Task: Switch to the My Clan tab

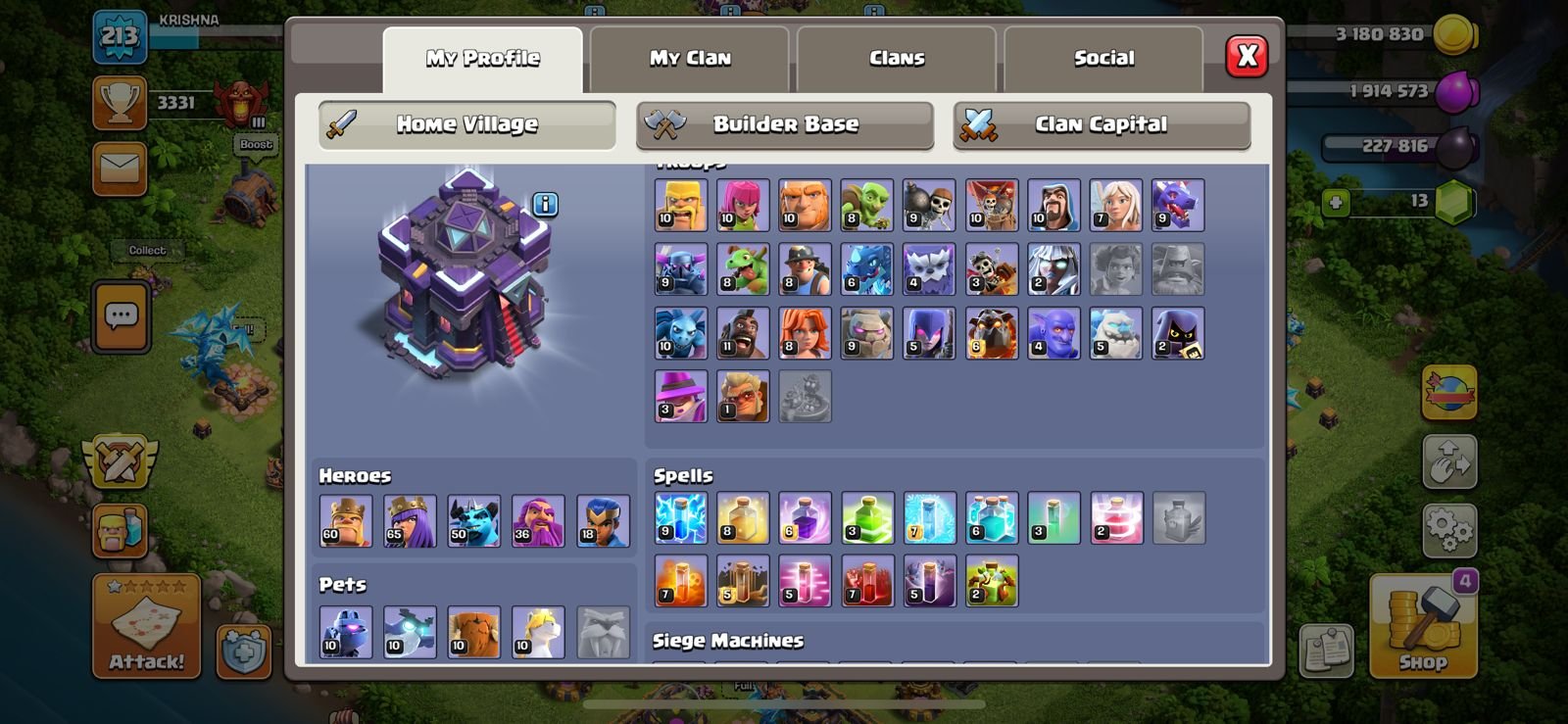Action: 690,58
